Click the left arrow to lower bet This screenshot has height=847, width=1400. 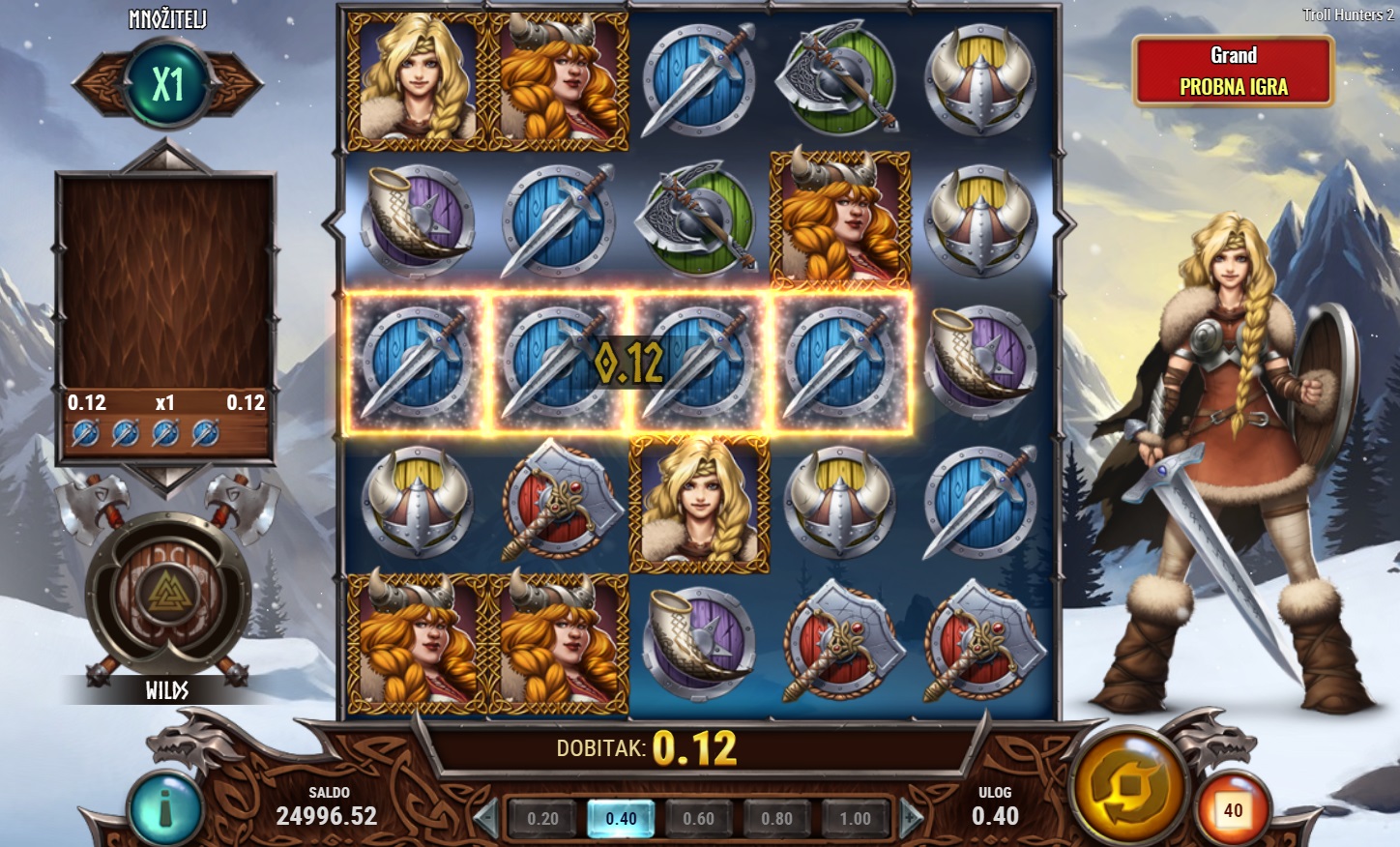pyautogui.click(x=486, y=818)
